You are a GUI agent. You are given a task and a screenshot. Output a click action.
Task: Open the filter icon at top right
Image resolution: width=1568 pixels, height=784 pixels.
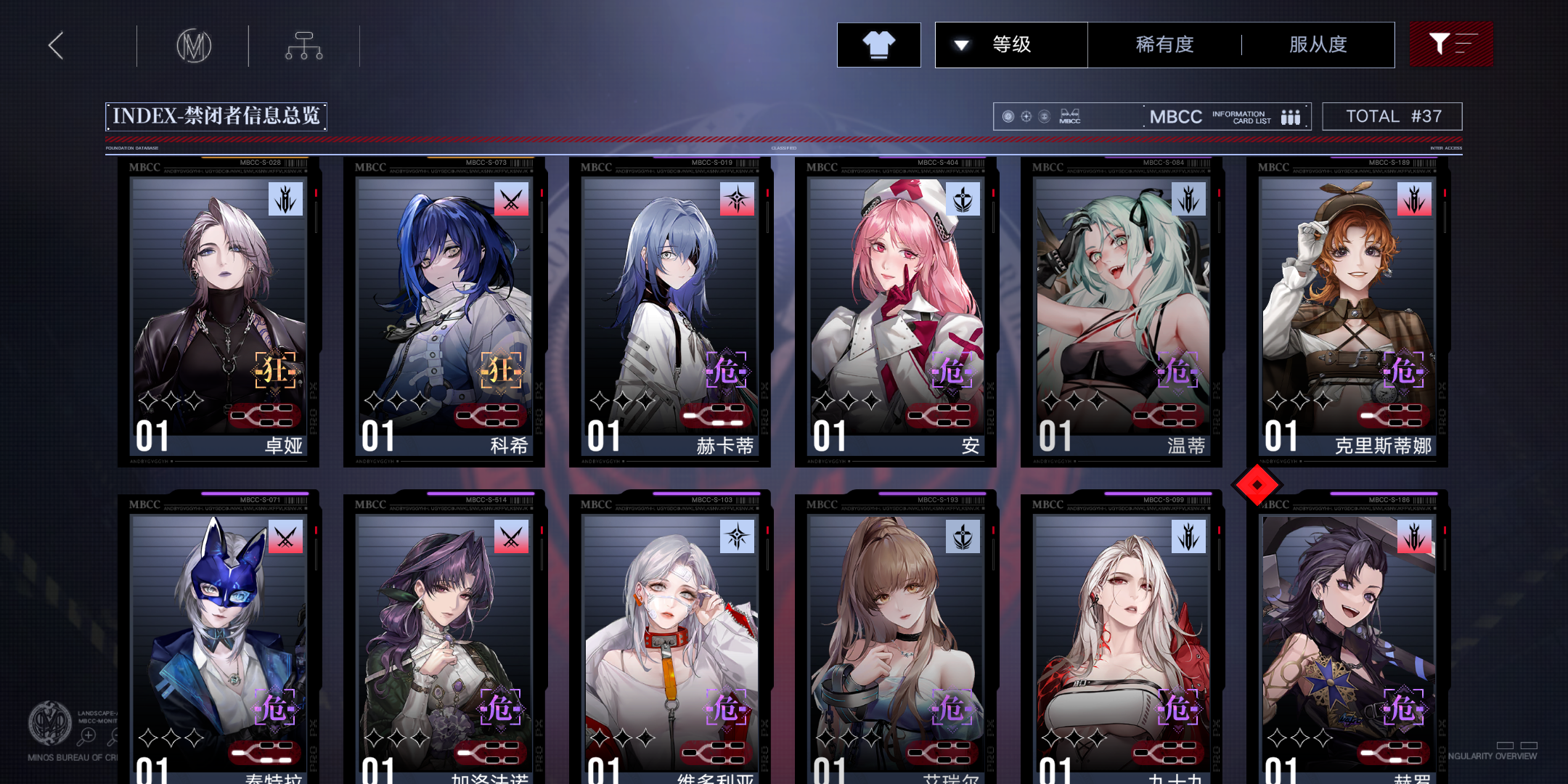[x=1451, y=44]
